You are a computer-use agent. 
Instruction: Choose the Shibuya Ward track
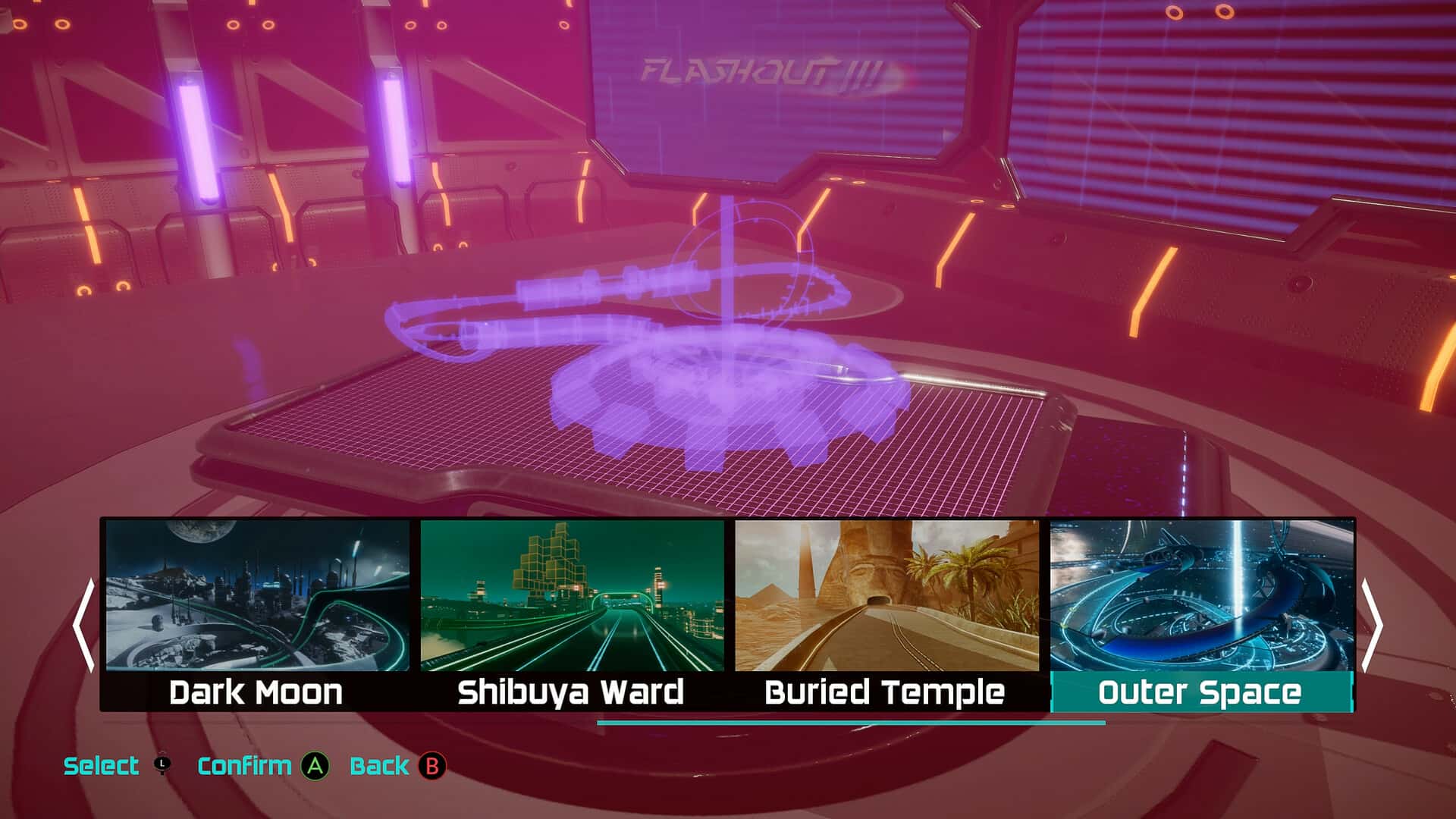click(572, 614)
